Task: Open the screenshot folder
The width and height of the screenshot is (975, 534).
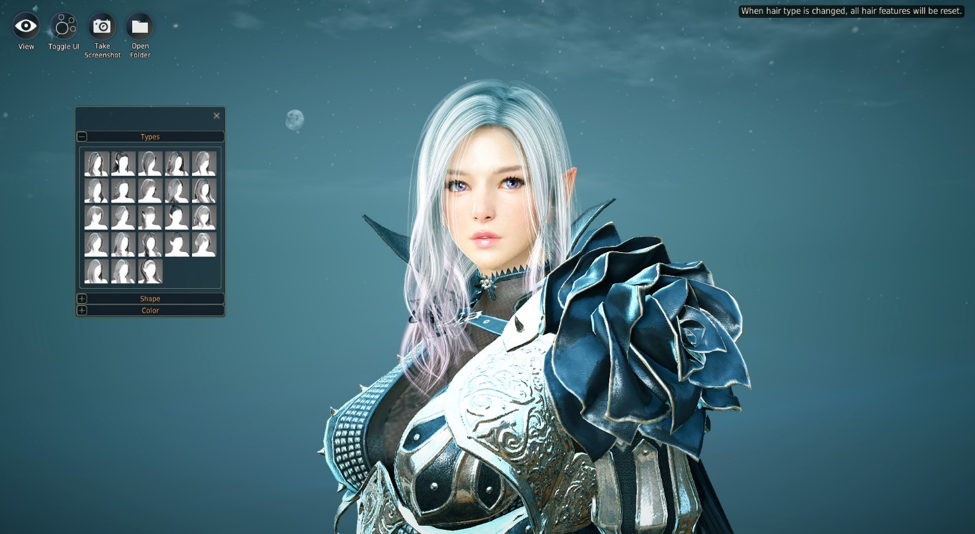Action: click(x=140, y=27)
